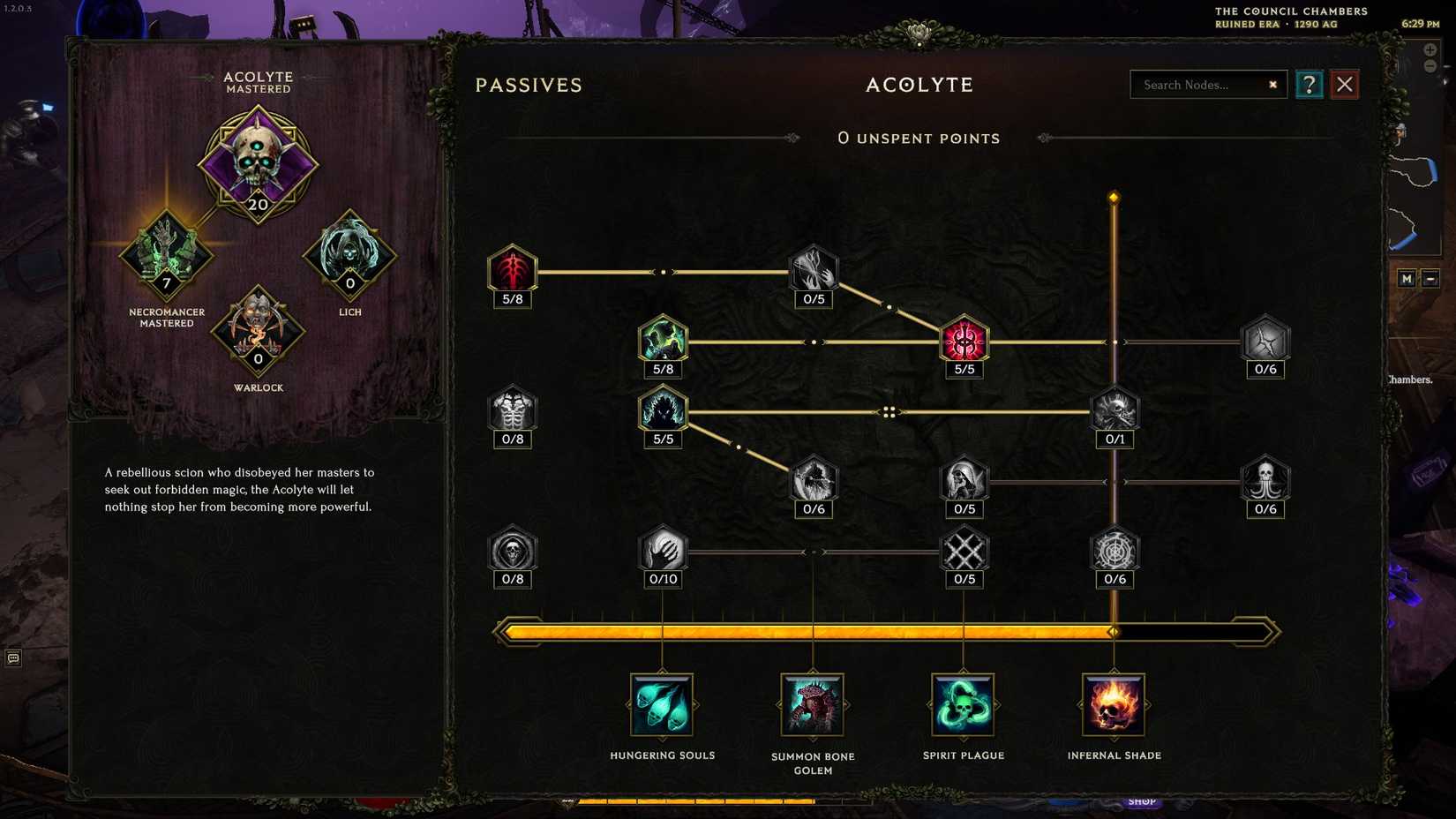1456x819 pixels.
Task: Click the Necromancer Mastered tree icon
Action: pos(167,256)
